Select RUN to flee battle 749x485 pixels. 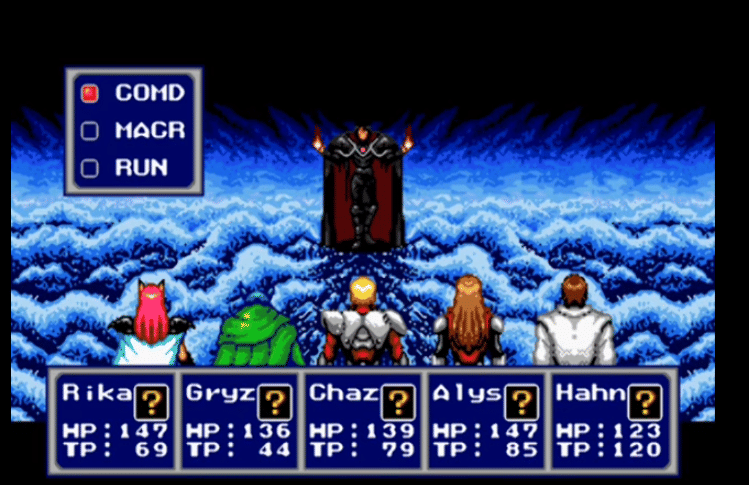pyautogui.click(x=140, y=167)
